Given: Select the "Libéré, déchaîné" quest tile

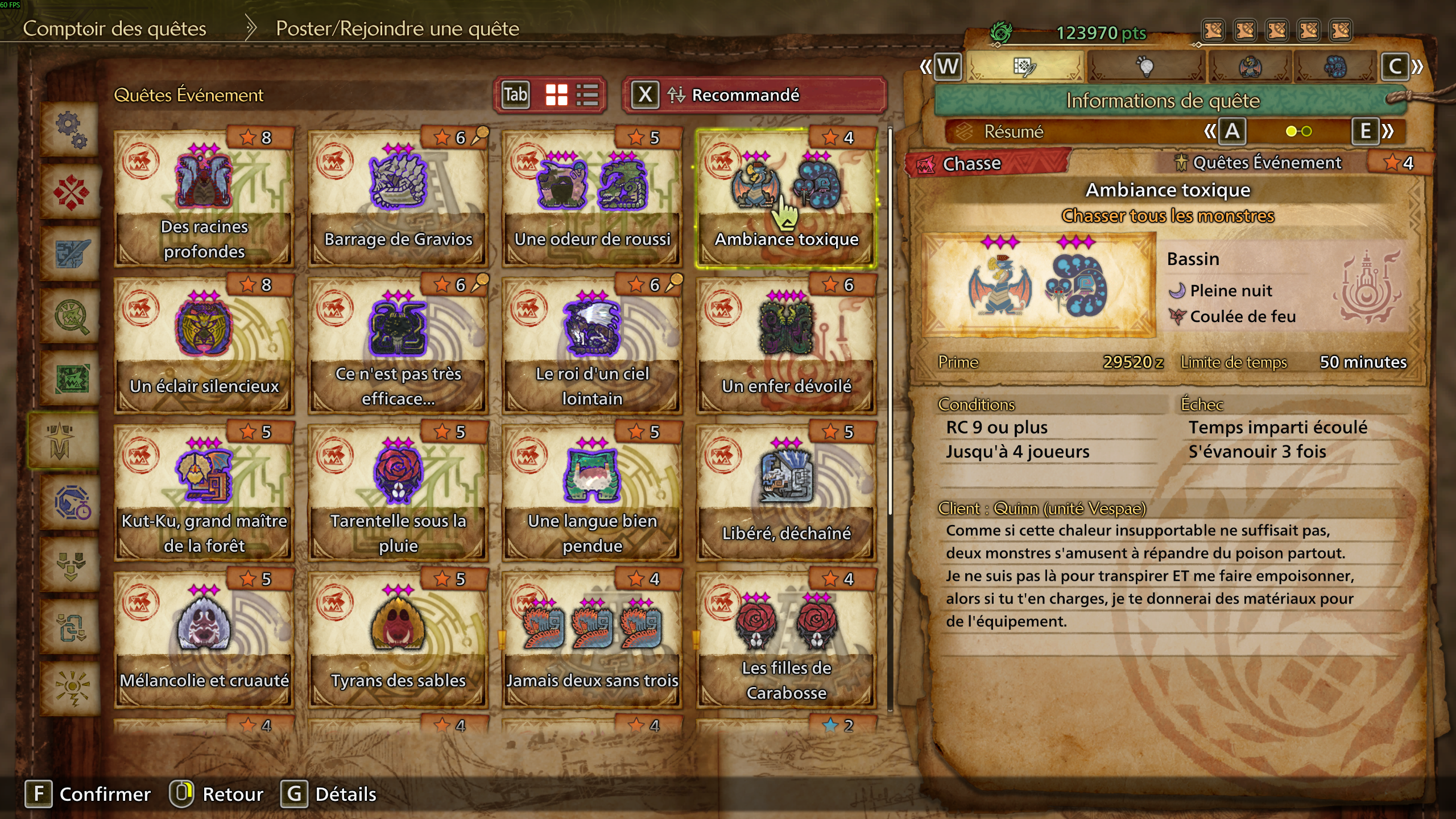Looking at the screenshot, I should point(786,493).
